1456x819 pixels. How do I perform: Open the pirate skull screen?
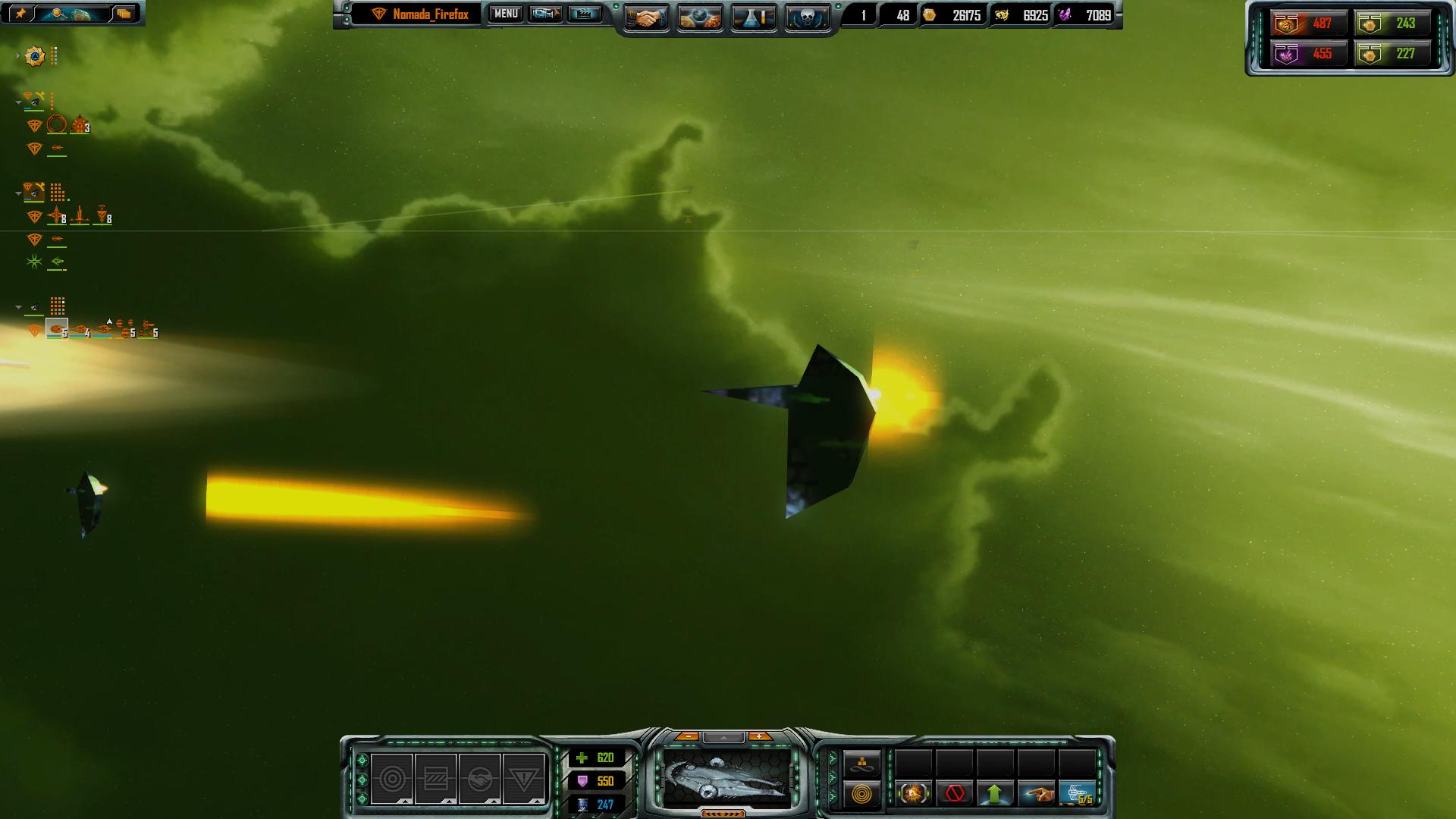click(x=807, y=17)
